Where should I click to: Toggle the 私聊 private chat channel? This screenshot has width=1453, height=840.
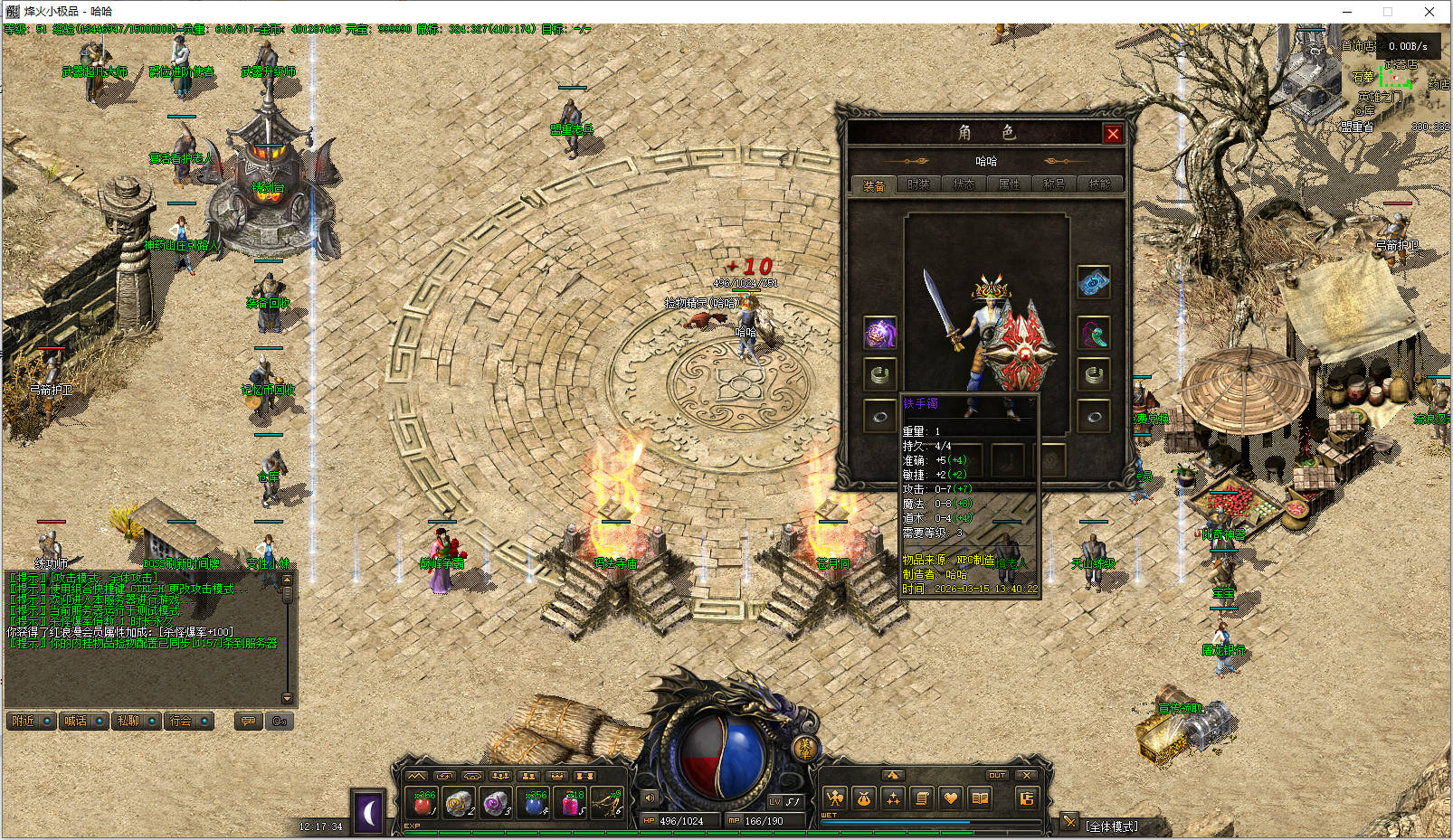tap(136, 721)
